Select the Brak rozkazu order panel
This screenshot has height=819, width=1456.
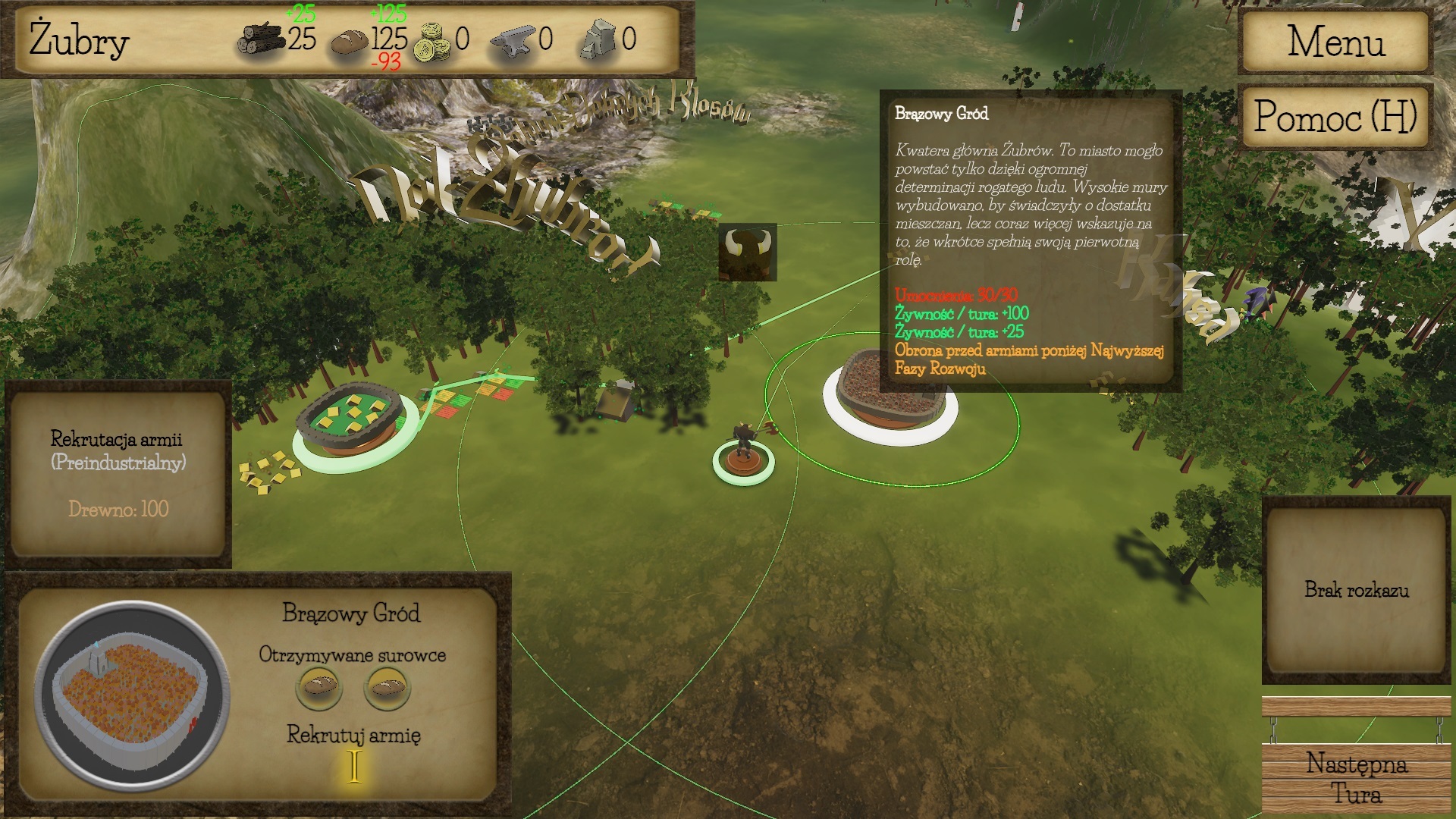pyautogui.click(x=1356, y=590)
